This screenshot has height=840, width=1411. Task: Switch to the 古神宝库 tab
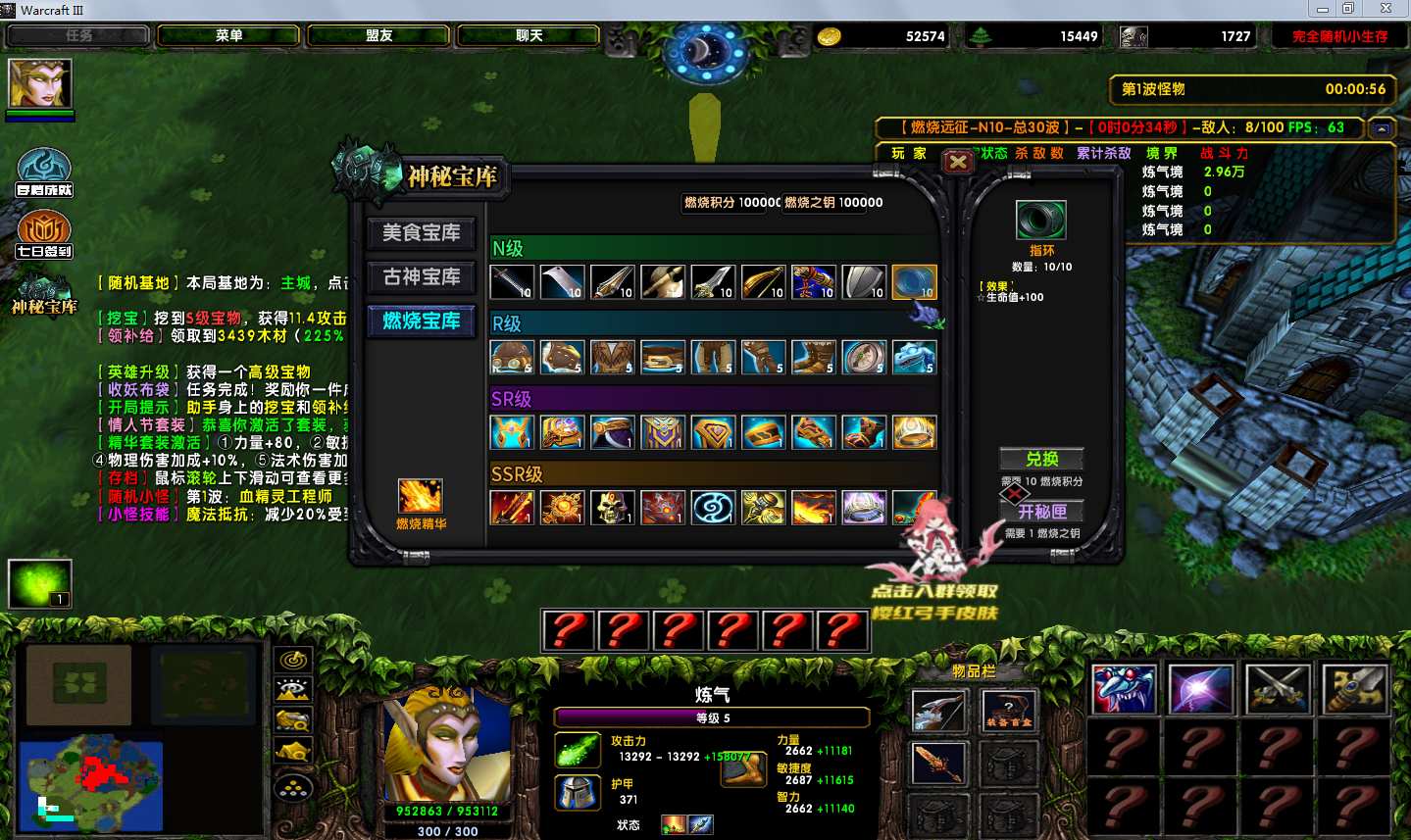(x=422, y=277)
